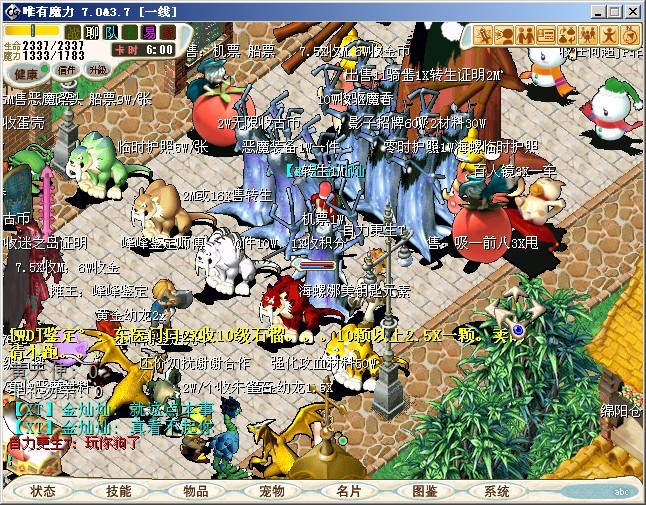Open the compass map icon
The image size is (646, 505).
coord(632,34)
